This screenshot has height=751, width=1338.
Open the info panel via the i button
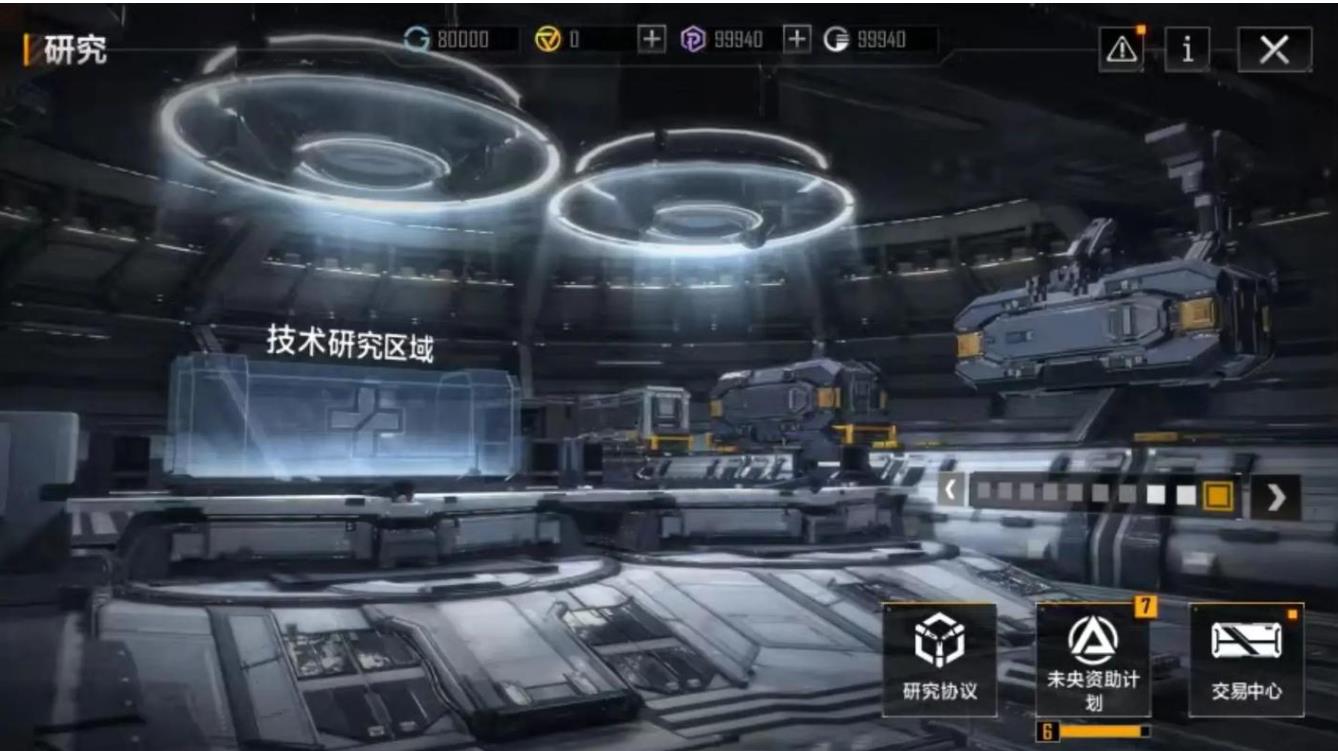tap(1187, 49)
